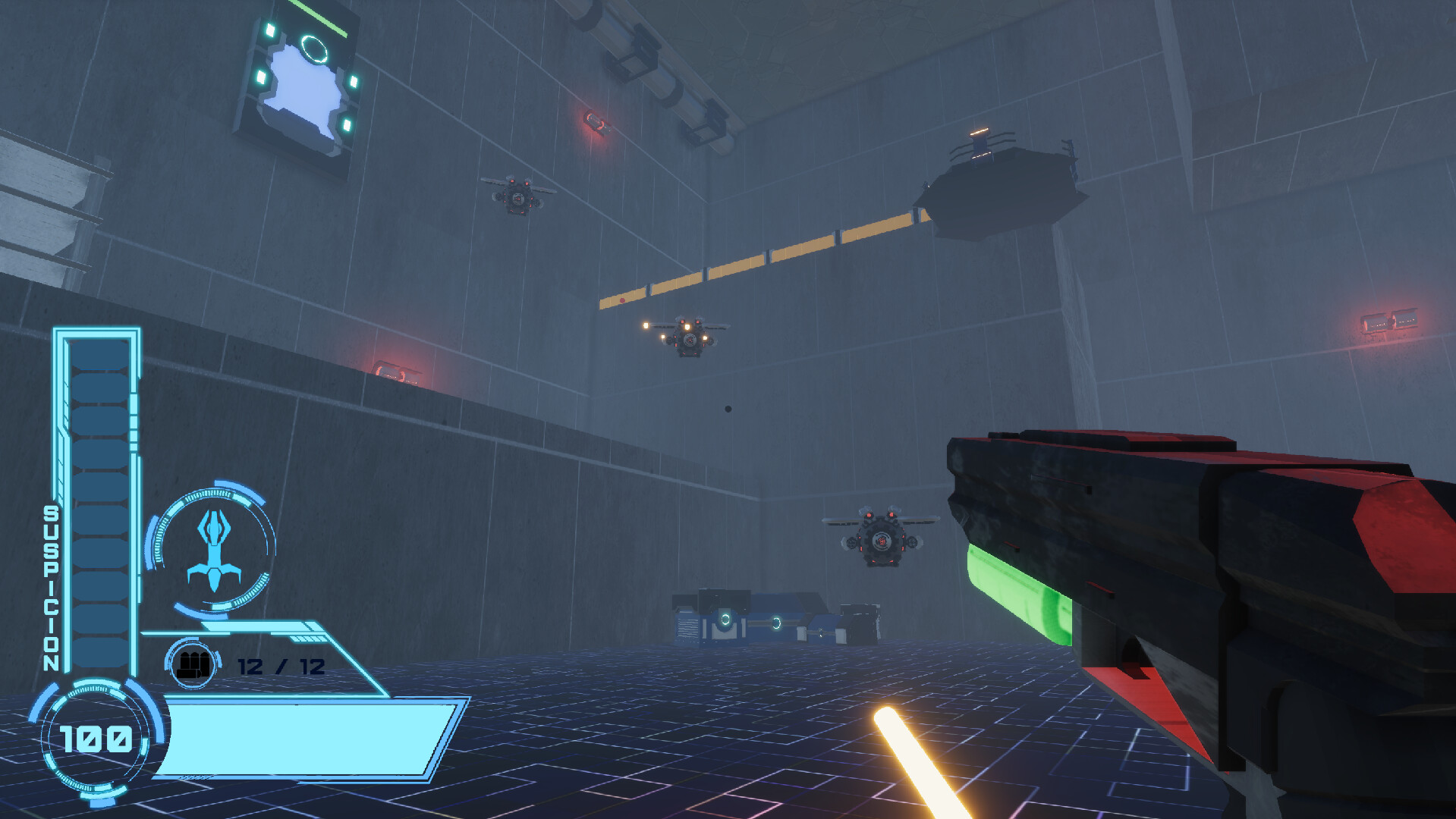Click the 12 / 12 ammo counter
The width and height of the screenshot is (1456, 819).
[x=279, y=664]
